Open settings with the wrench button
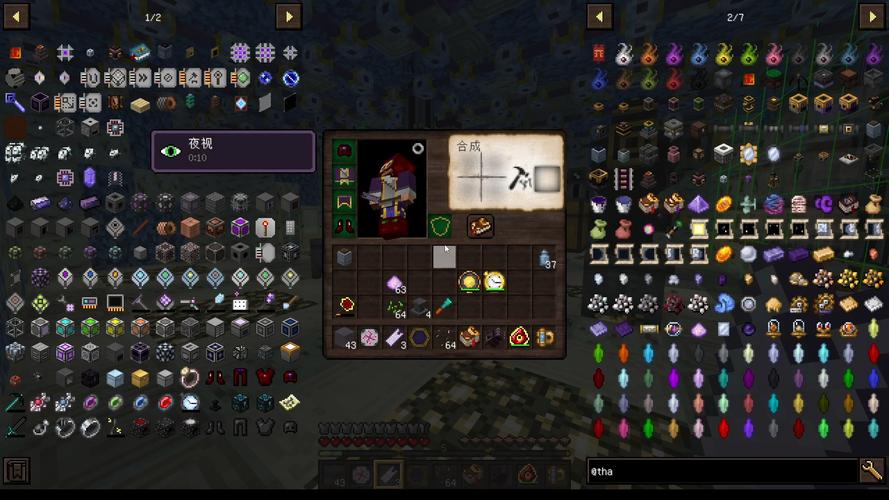 871,470
